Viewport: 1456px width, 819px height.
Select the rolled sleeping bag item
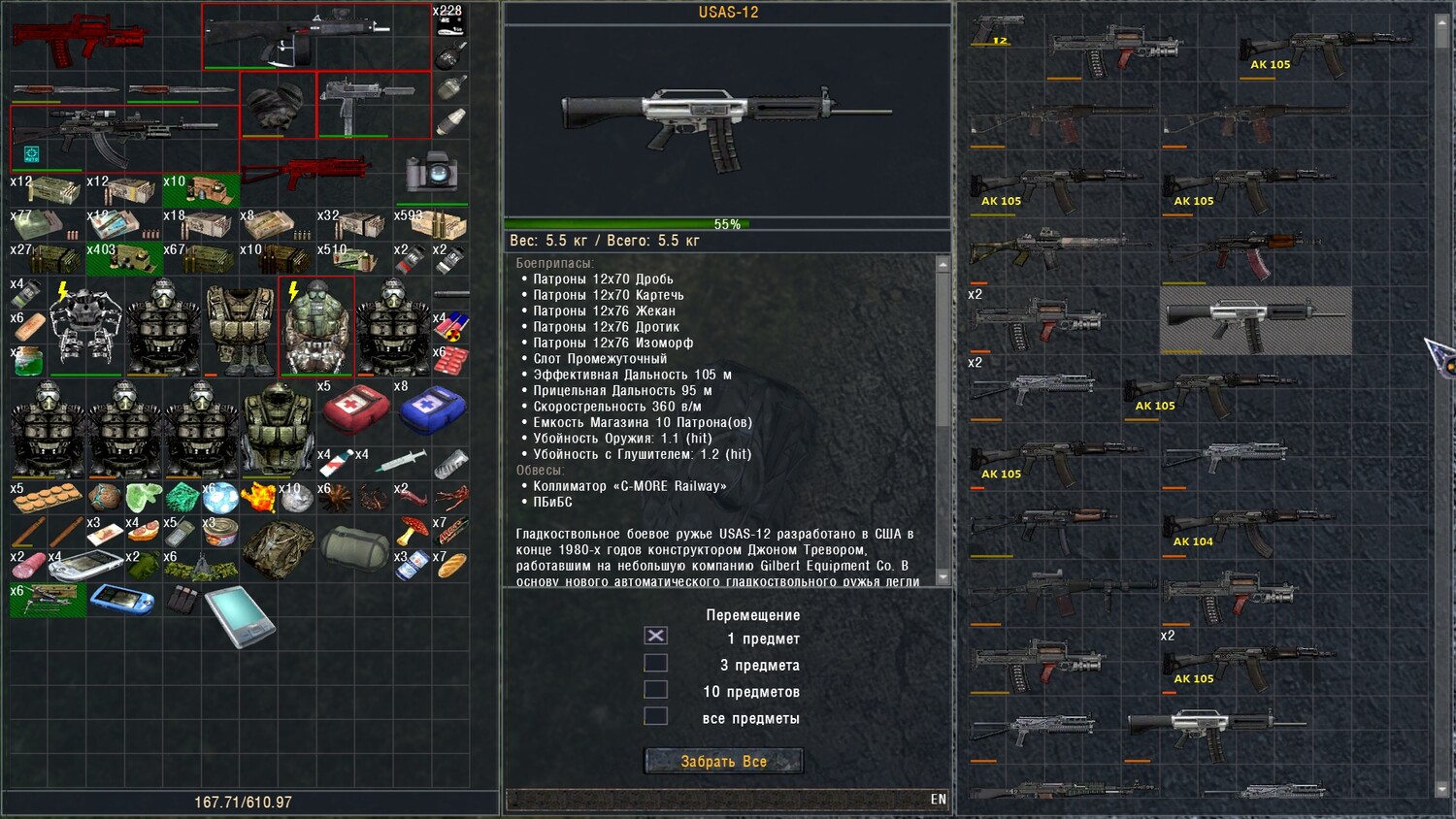click(x=354, y=547)
